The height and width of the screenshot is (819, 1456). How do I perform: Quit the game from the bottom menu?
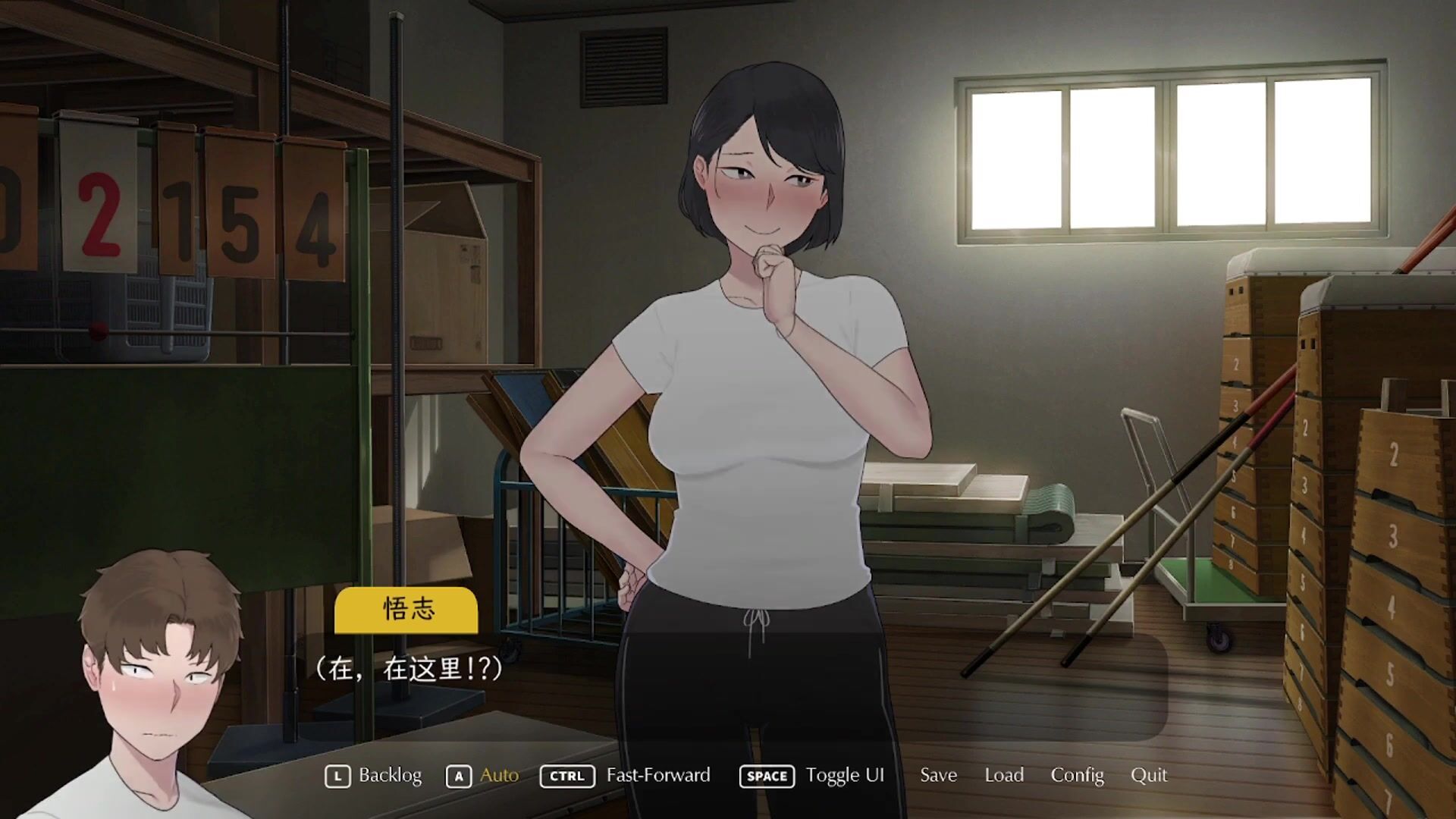[x=1149, y=775]
